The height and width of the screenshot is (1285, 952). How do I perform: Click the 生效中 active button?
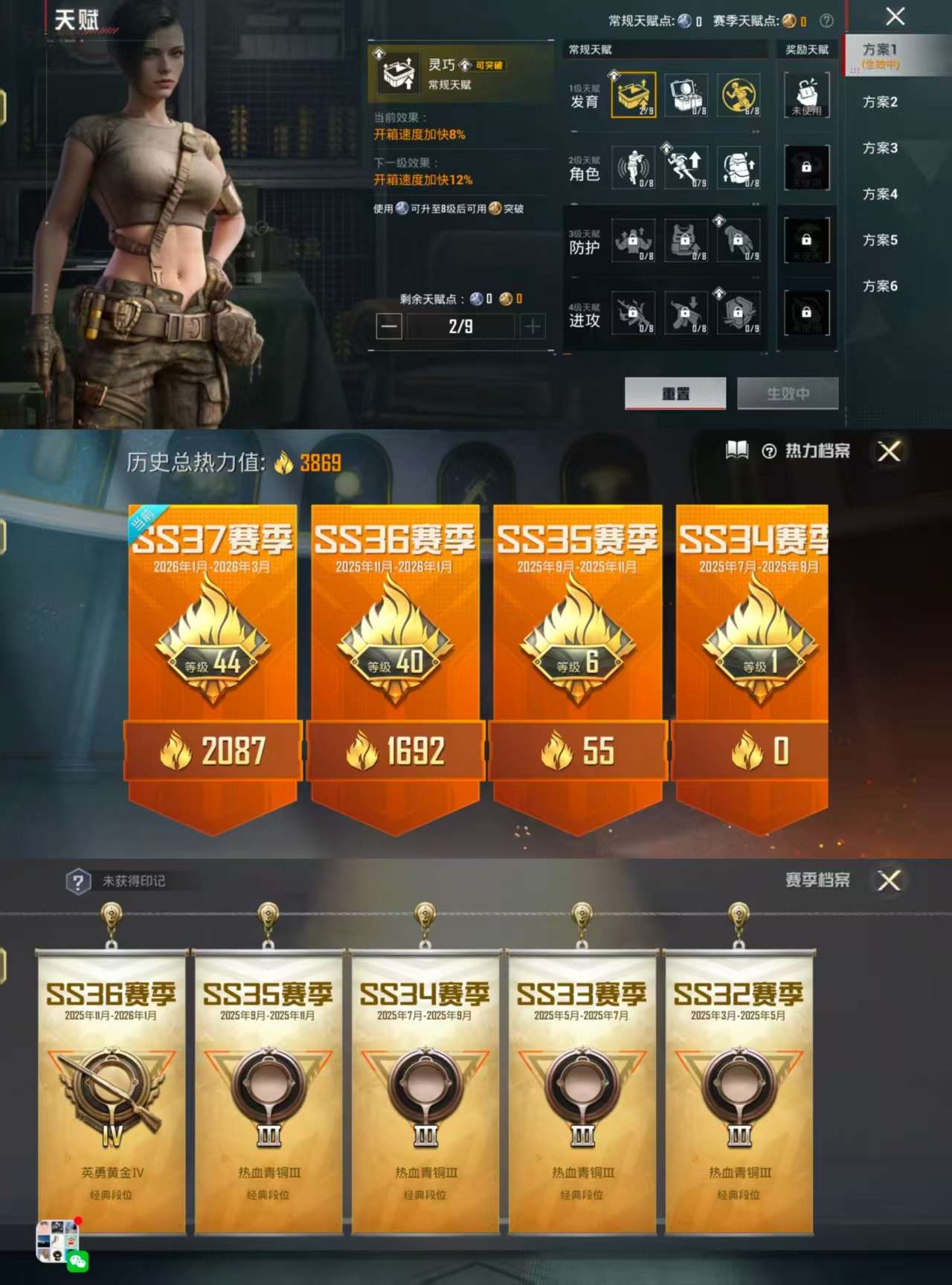790,393
